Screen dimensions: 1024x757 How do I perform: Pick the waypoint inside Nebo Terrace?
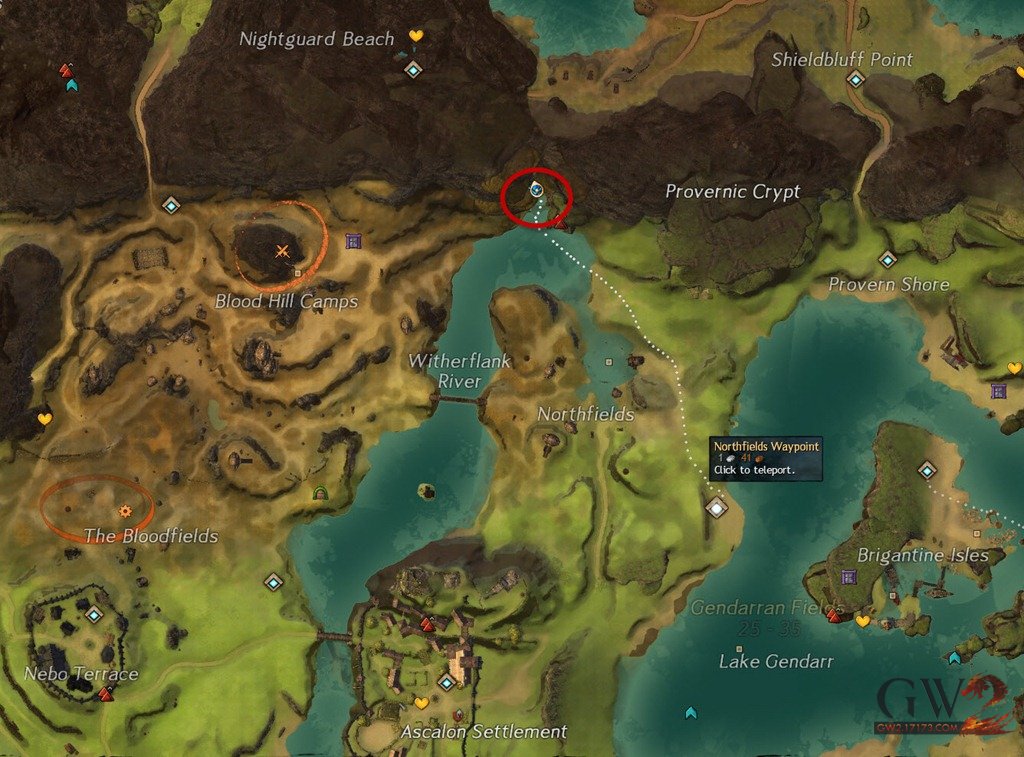[94, 615]
